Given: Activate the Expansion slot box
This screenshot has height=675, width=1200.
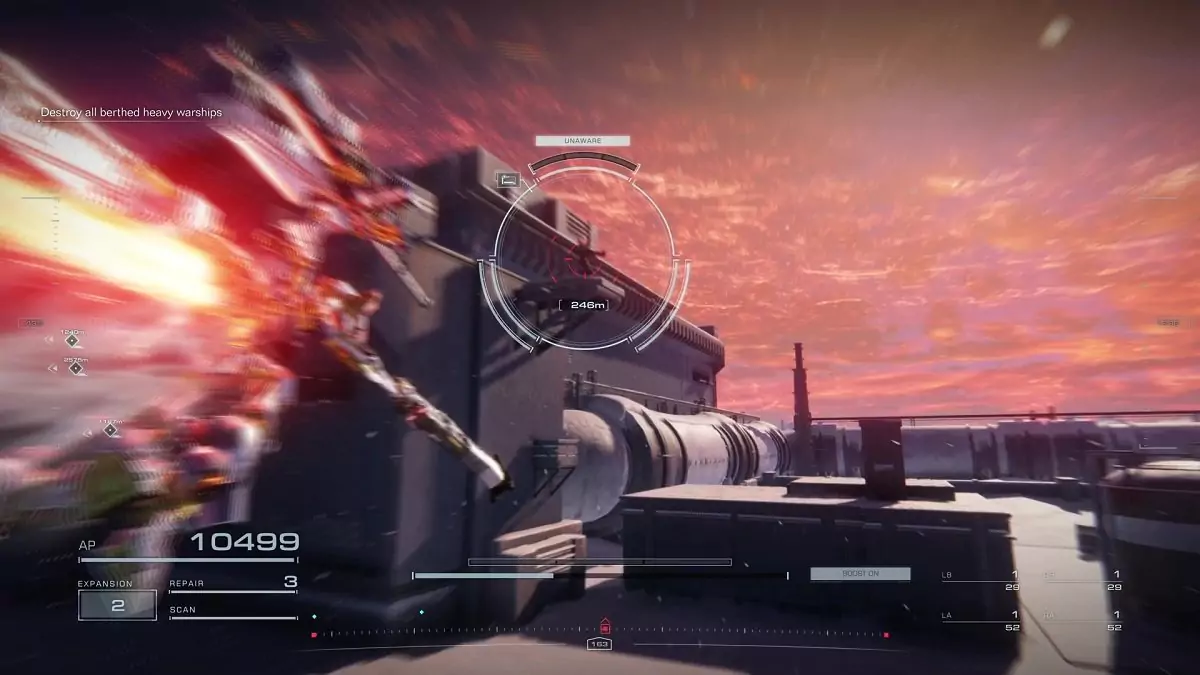Looking at the screenshot, I should [x=118, y=605].
